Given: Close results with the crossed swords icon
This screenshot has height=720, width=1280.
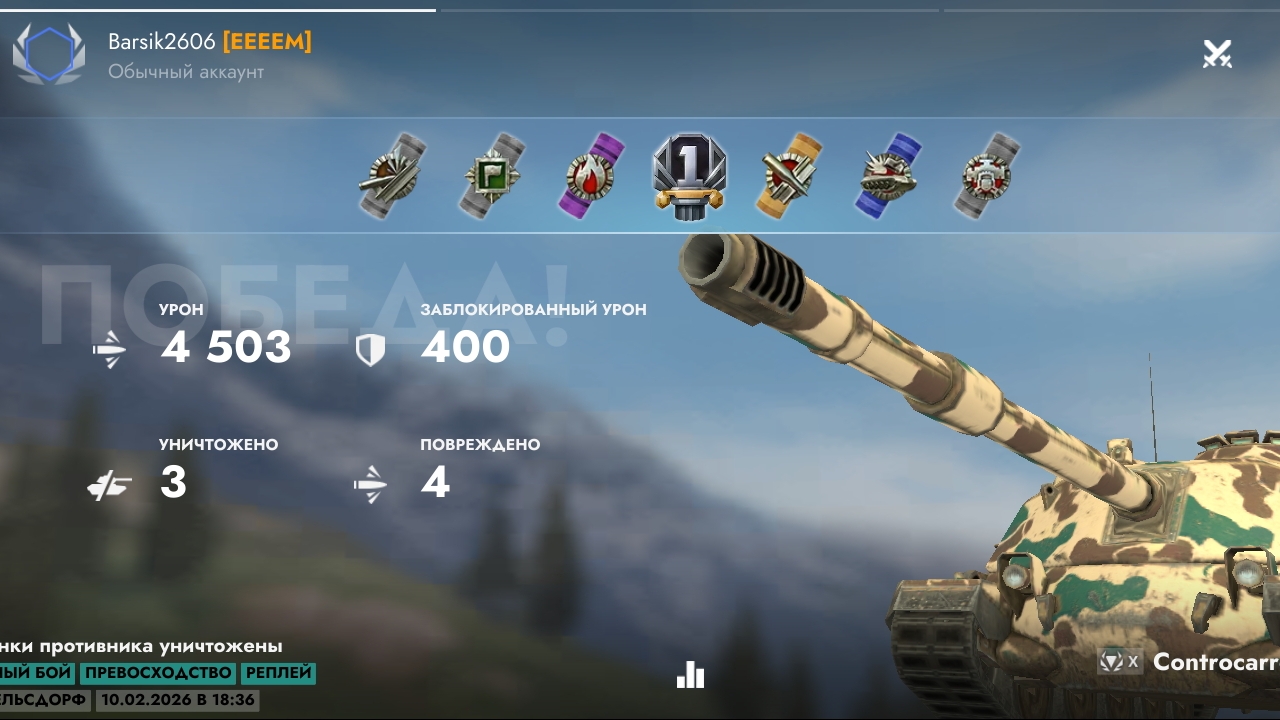Looking at the screenshot, I should [1217, 54].
